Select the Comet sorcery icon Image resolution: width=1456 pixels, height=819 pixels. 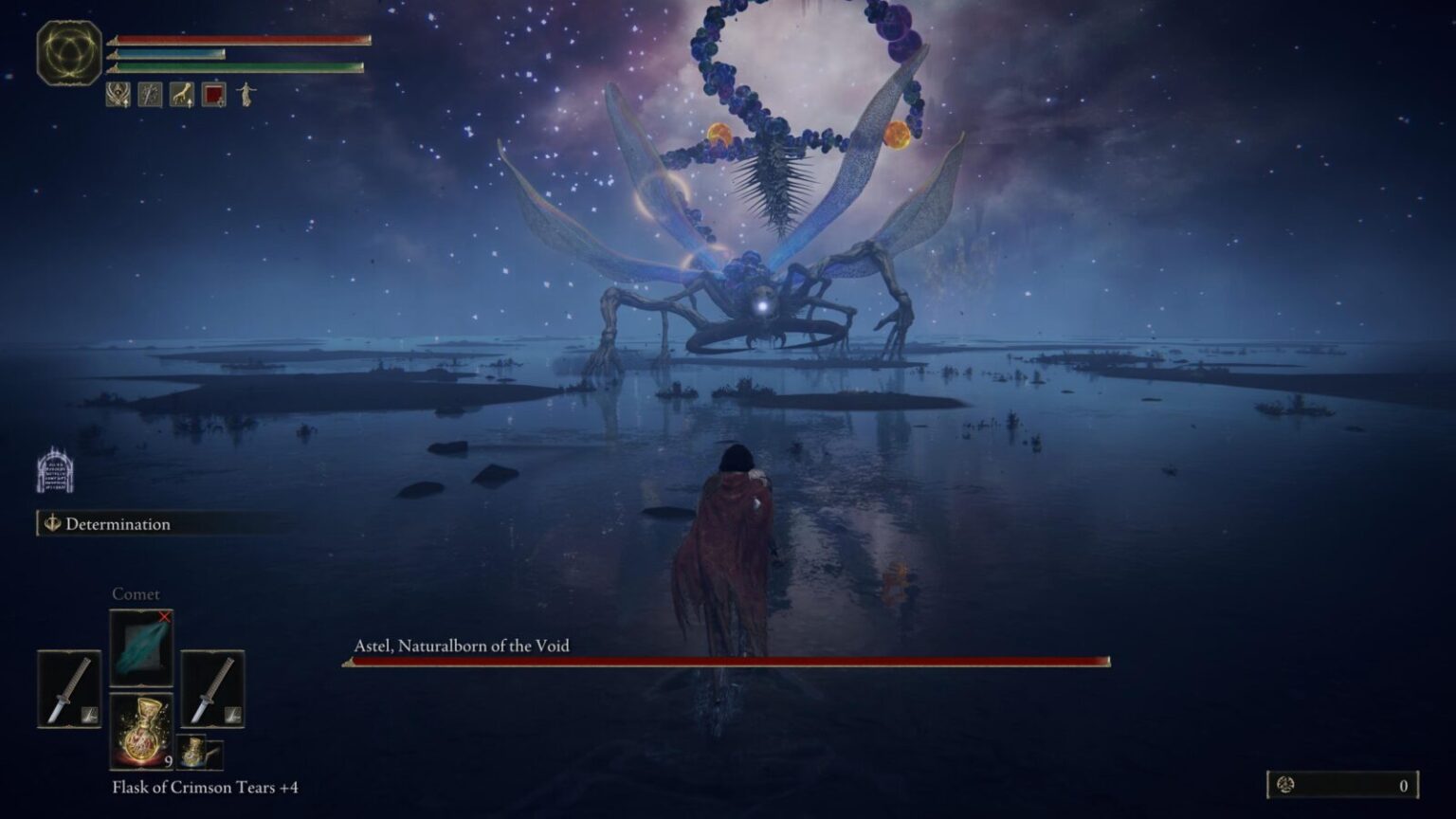coord(140,648)
